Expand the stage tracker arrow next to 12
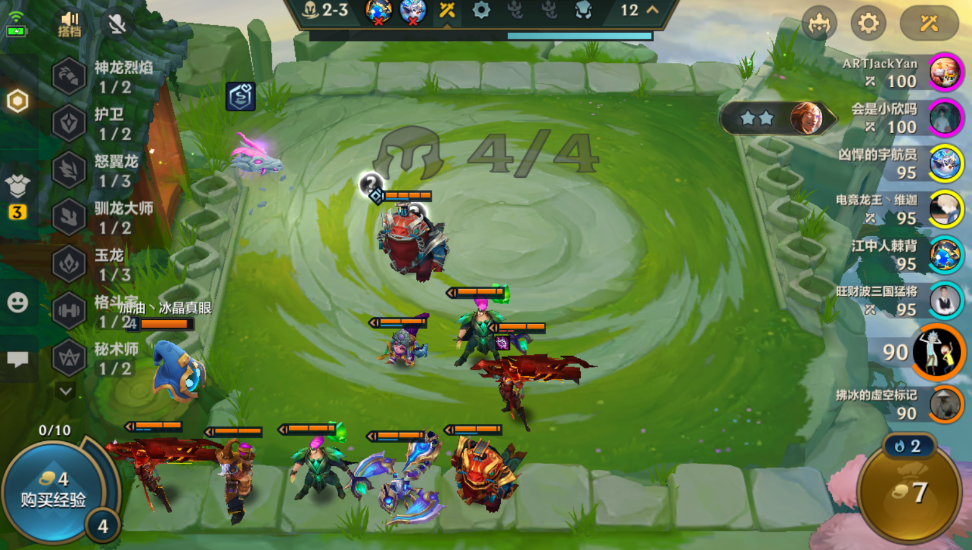Viewport: 972px width, 550px height. pos(653,11)
